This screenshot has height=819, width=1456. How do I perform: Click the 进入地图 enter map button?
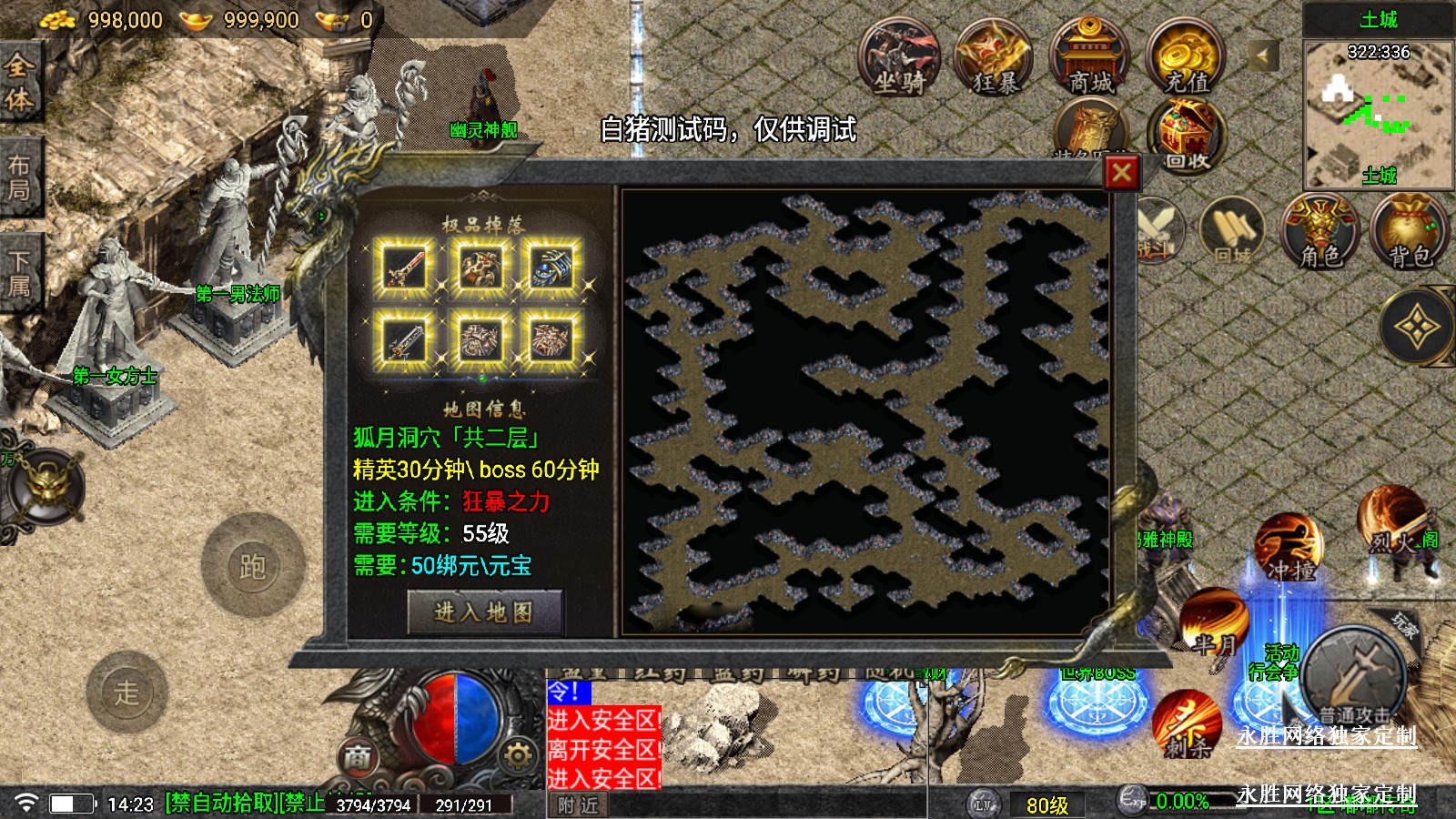pyautogui.click(x=484, y=612)
